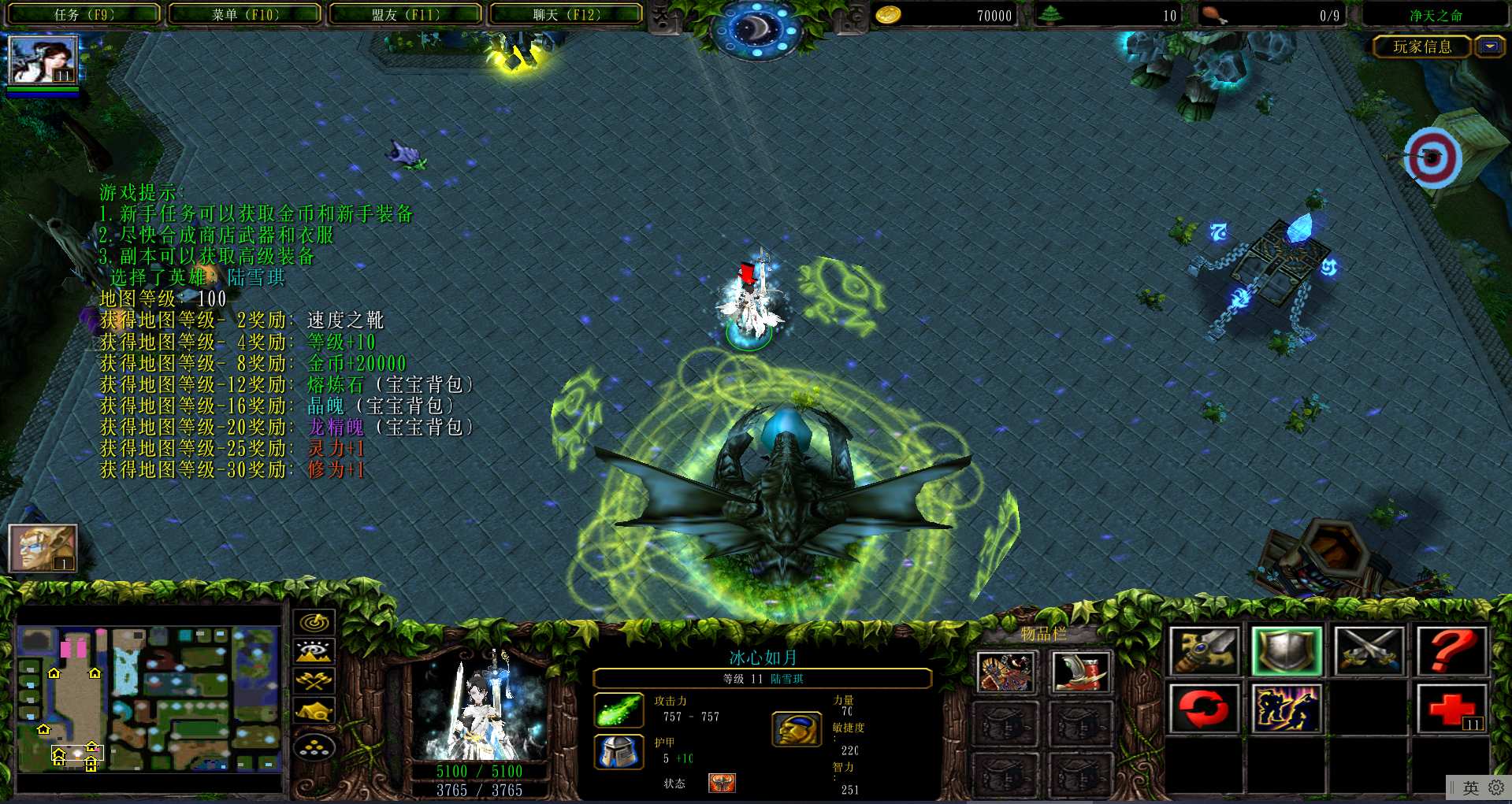
Task: Use the first inventory item slot
Action: [x=1005, y=672]
